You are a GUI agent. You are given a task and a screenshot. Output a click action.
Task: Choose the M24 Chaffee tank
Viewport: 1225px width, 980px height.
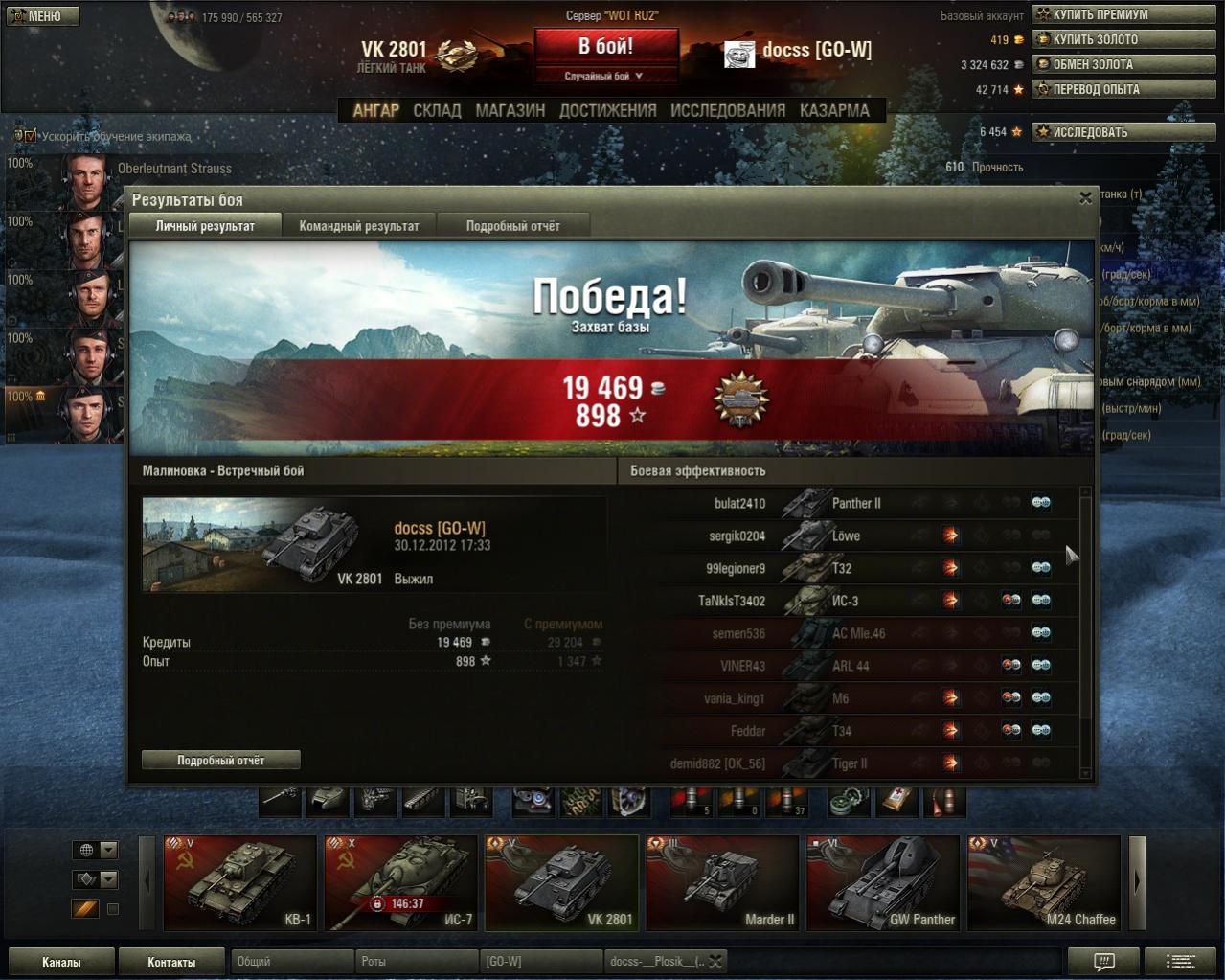(1044, 882)
